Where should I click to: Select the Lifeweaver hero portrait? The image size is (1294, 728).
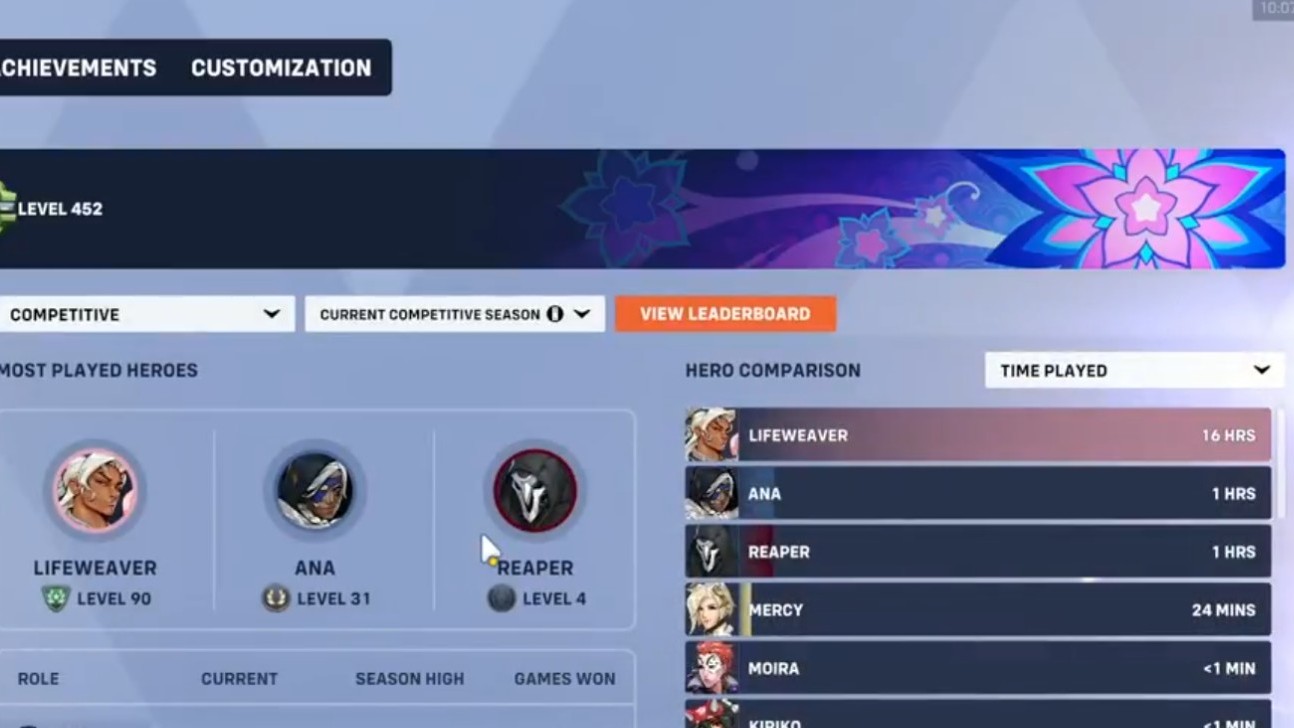[95, 490]
